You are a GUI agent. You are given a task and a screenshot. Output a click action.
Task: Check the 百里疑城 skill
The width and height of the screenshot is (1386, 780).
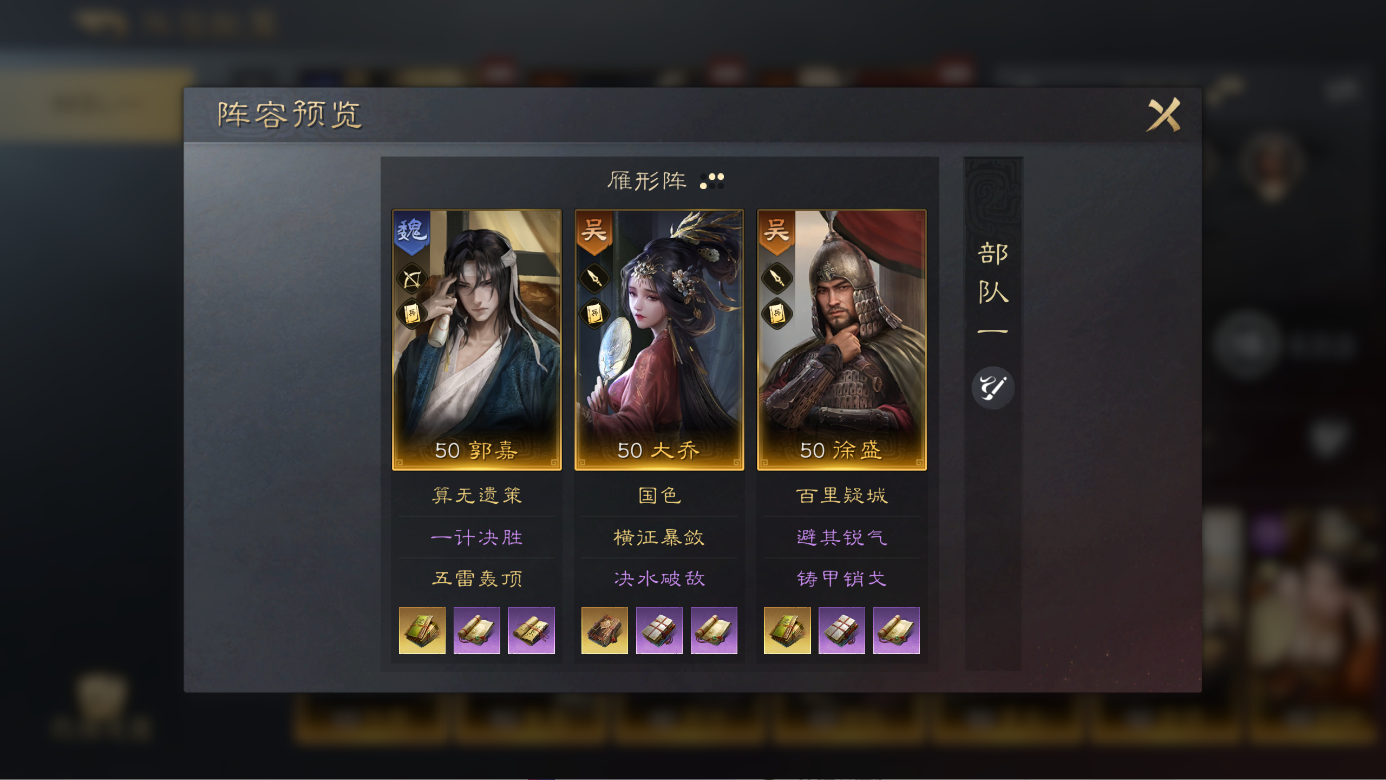(x=841, y=494)
